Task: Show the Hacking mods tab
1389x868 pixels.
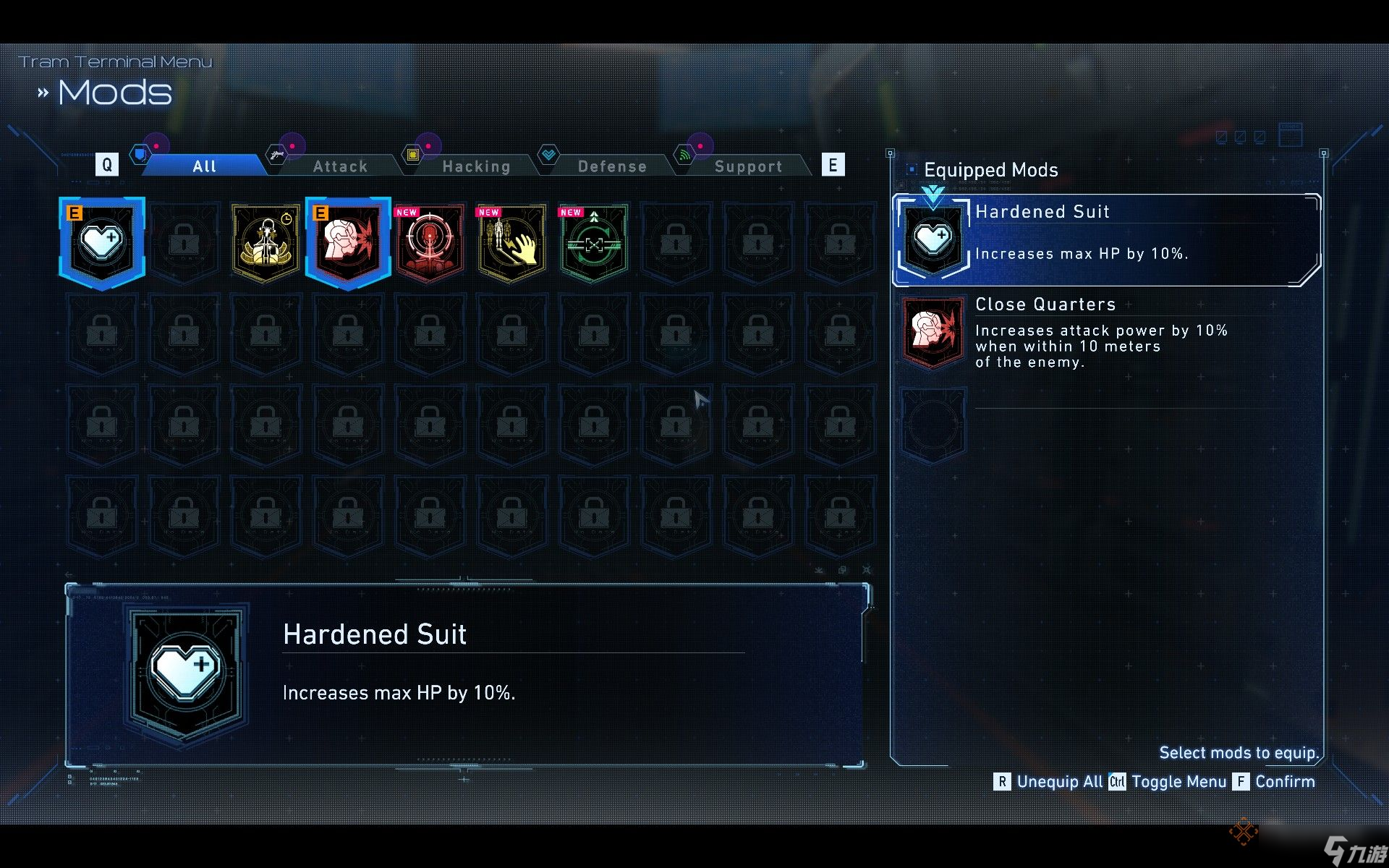Action: 476,166
